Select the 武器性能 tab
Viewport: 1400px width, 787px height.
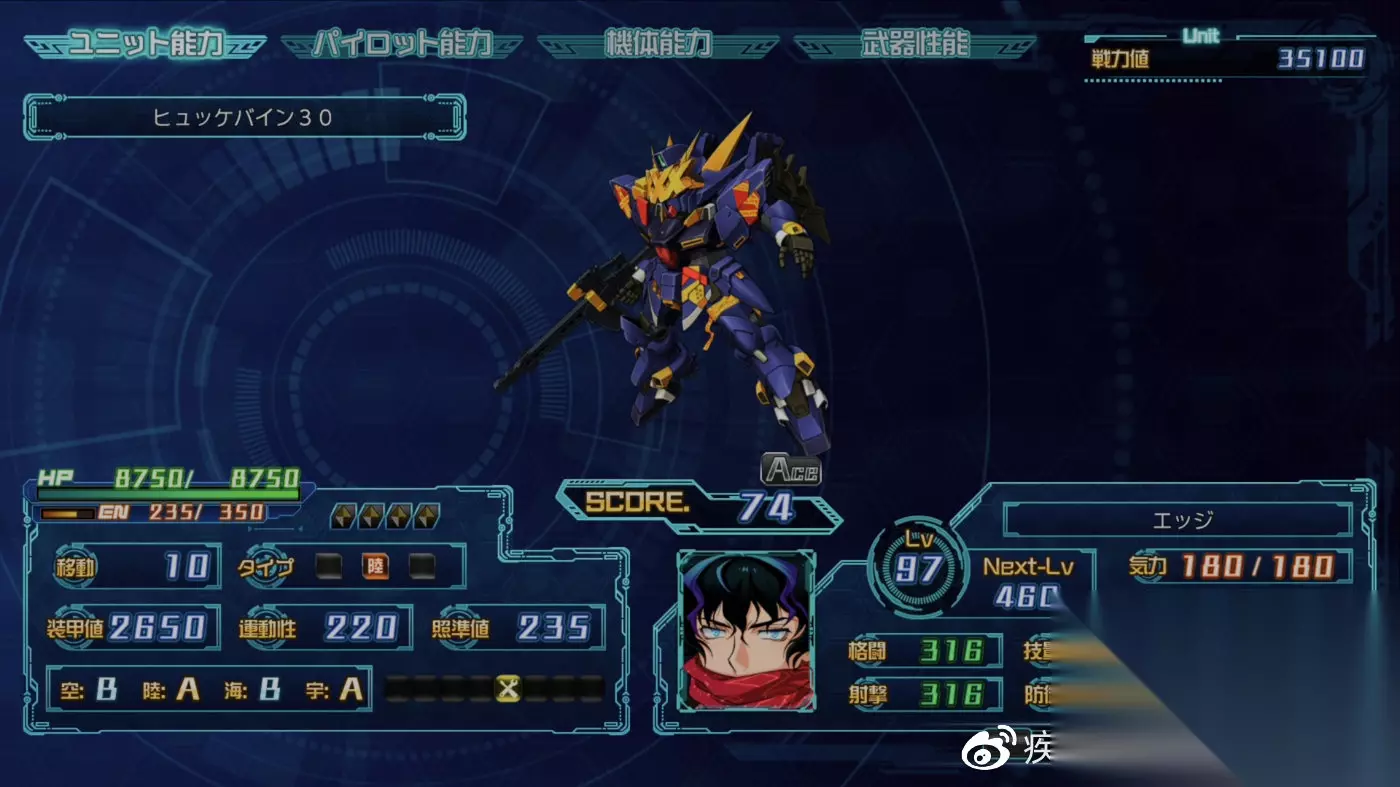point(914,45)
